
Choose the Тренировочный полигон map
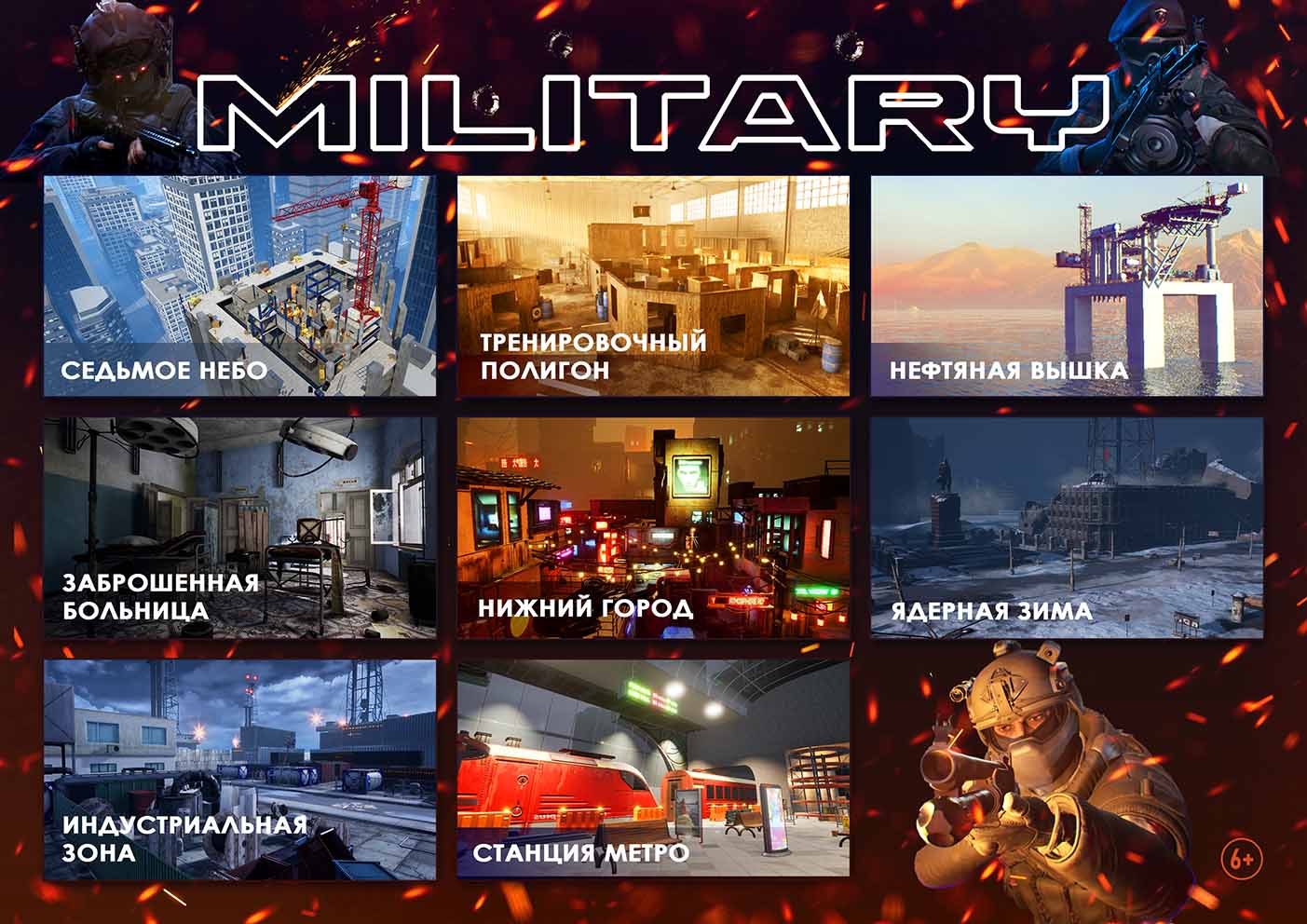653,286
